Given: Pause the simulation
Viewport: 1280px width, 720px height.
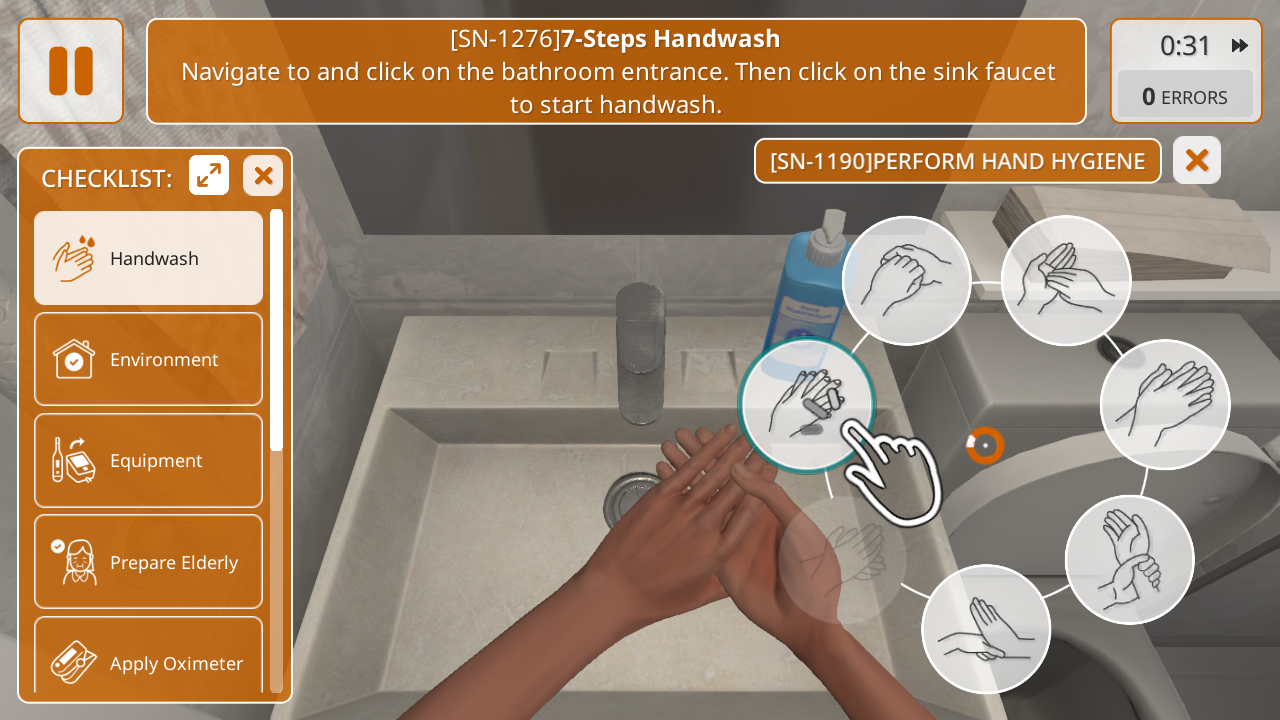Looking at the screenshot, I should coord(71,71).
